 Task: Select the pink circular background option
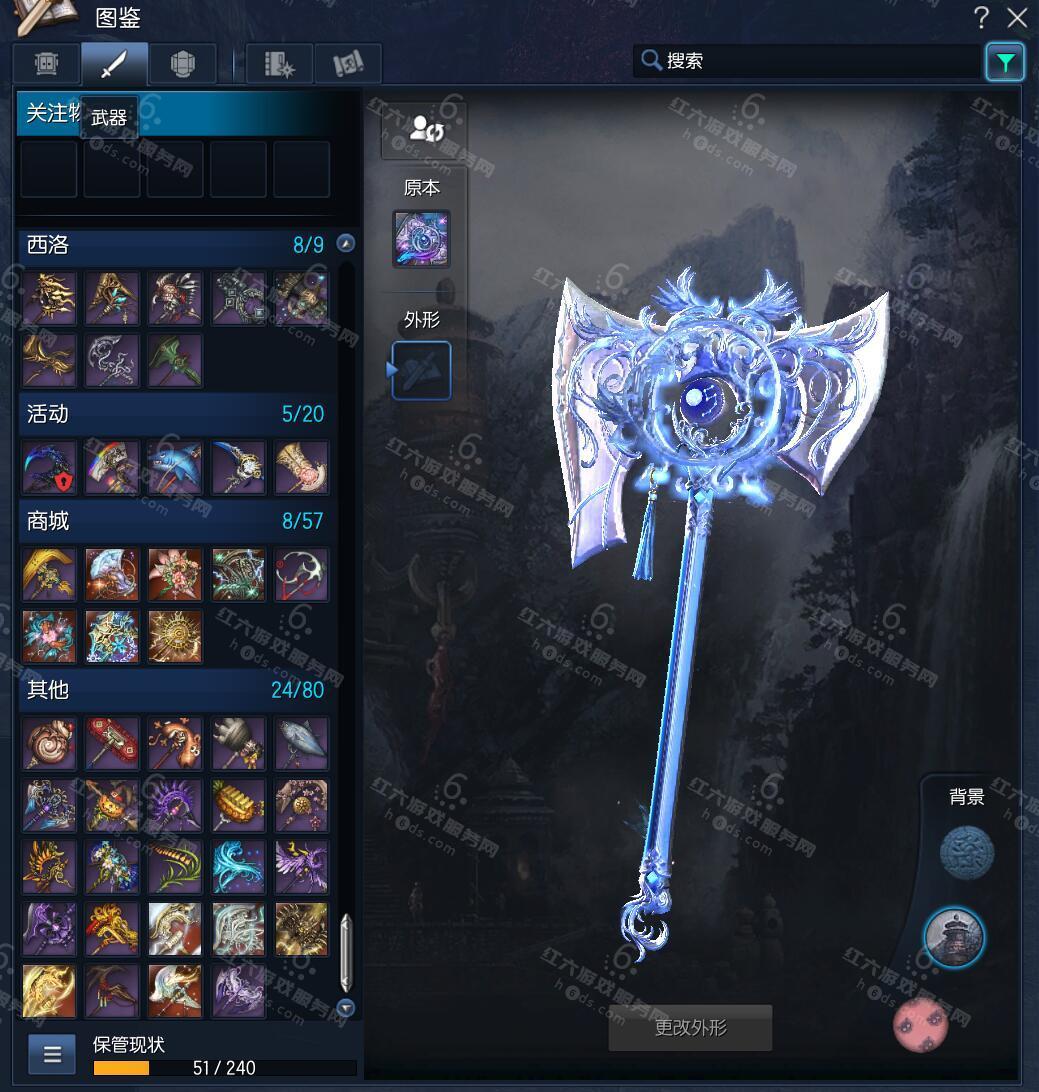coord(920,1024)
